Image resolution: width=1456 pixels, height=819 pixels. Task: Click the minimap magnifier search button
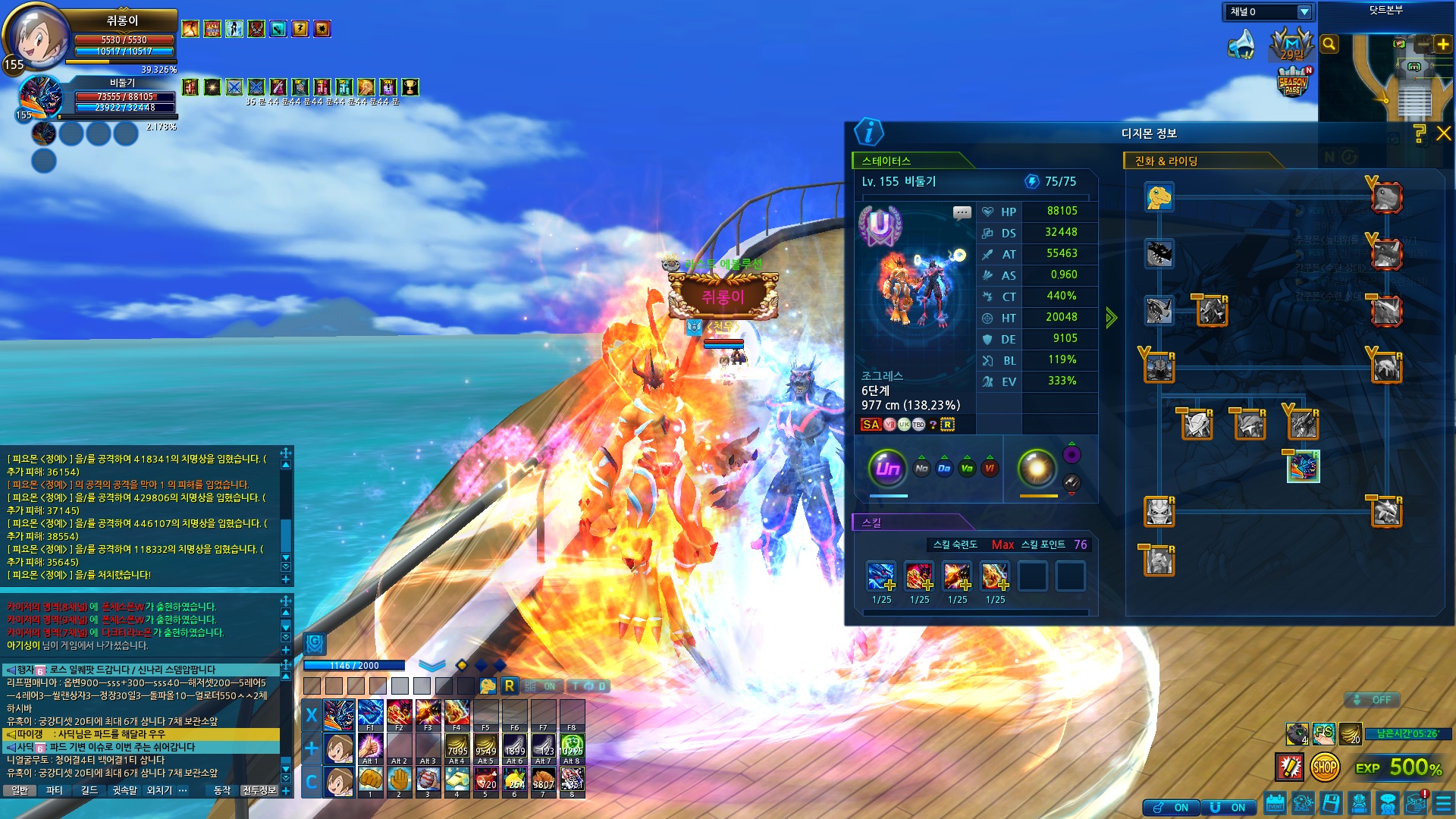(1329, 44)
